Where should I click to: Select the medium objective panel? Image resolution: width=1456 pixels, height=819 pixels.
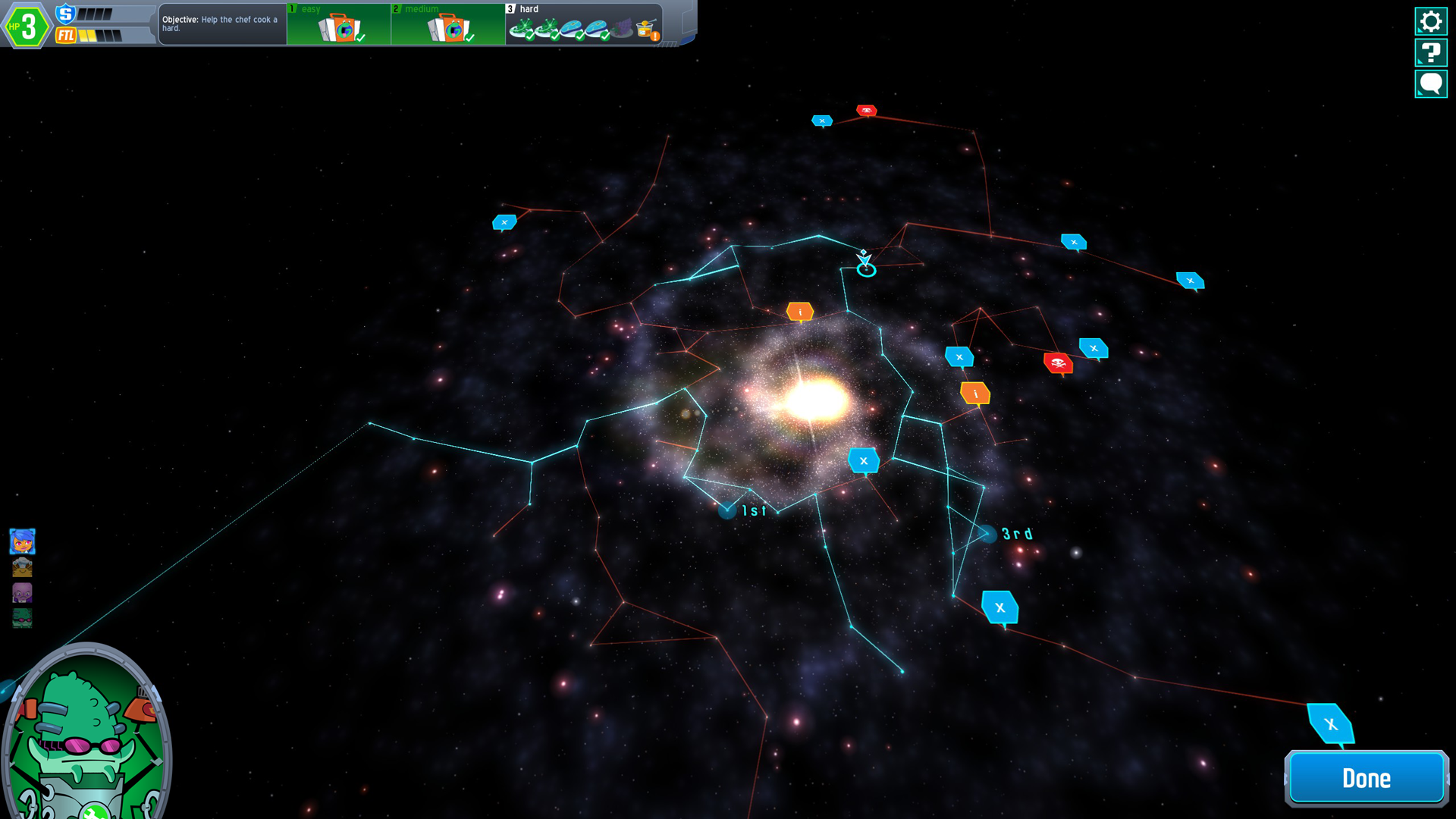tap(448, 25)
